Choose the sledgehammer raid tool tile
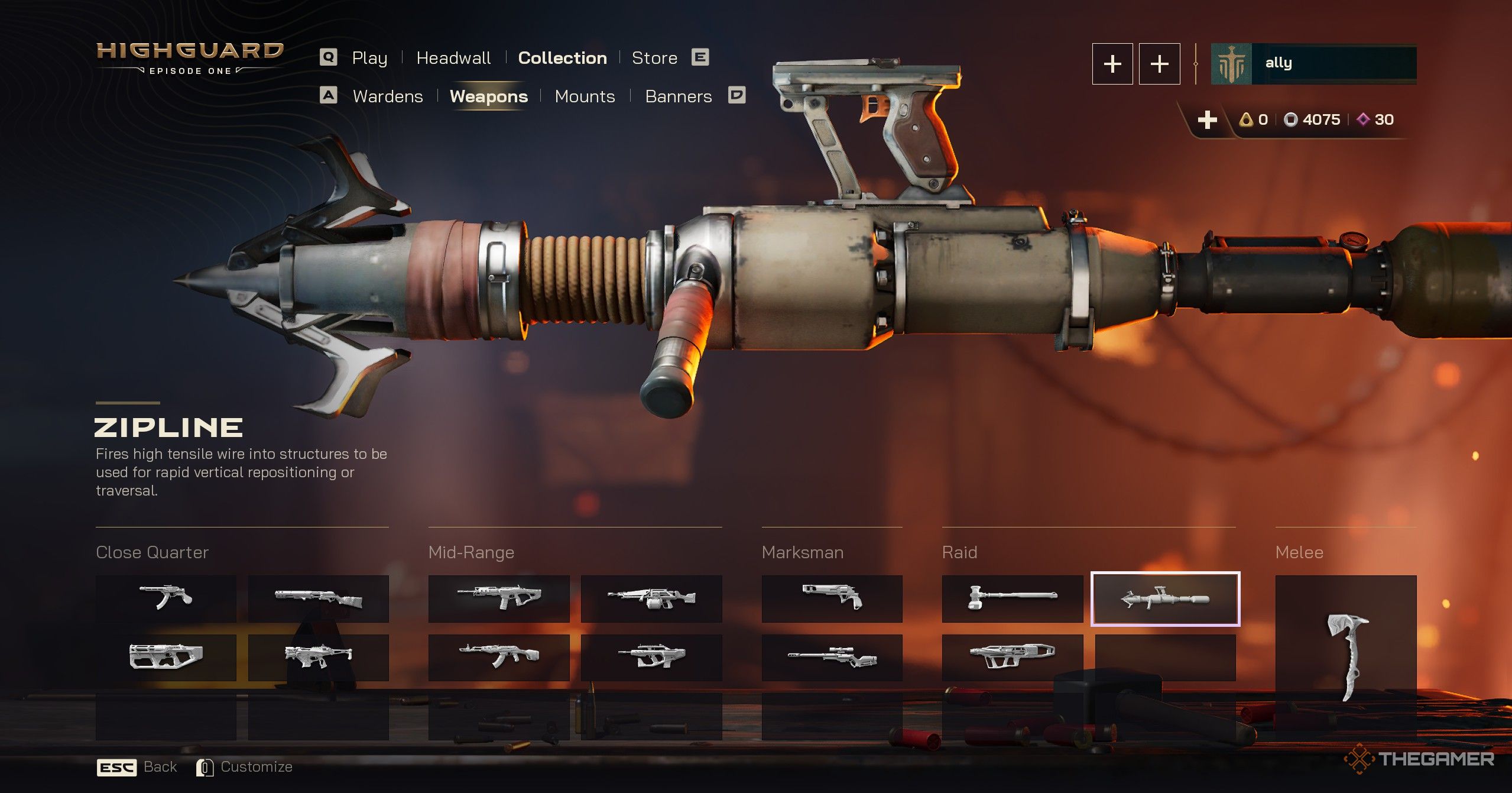This screenshot has width=1512, height=793. 1012,598
